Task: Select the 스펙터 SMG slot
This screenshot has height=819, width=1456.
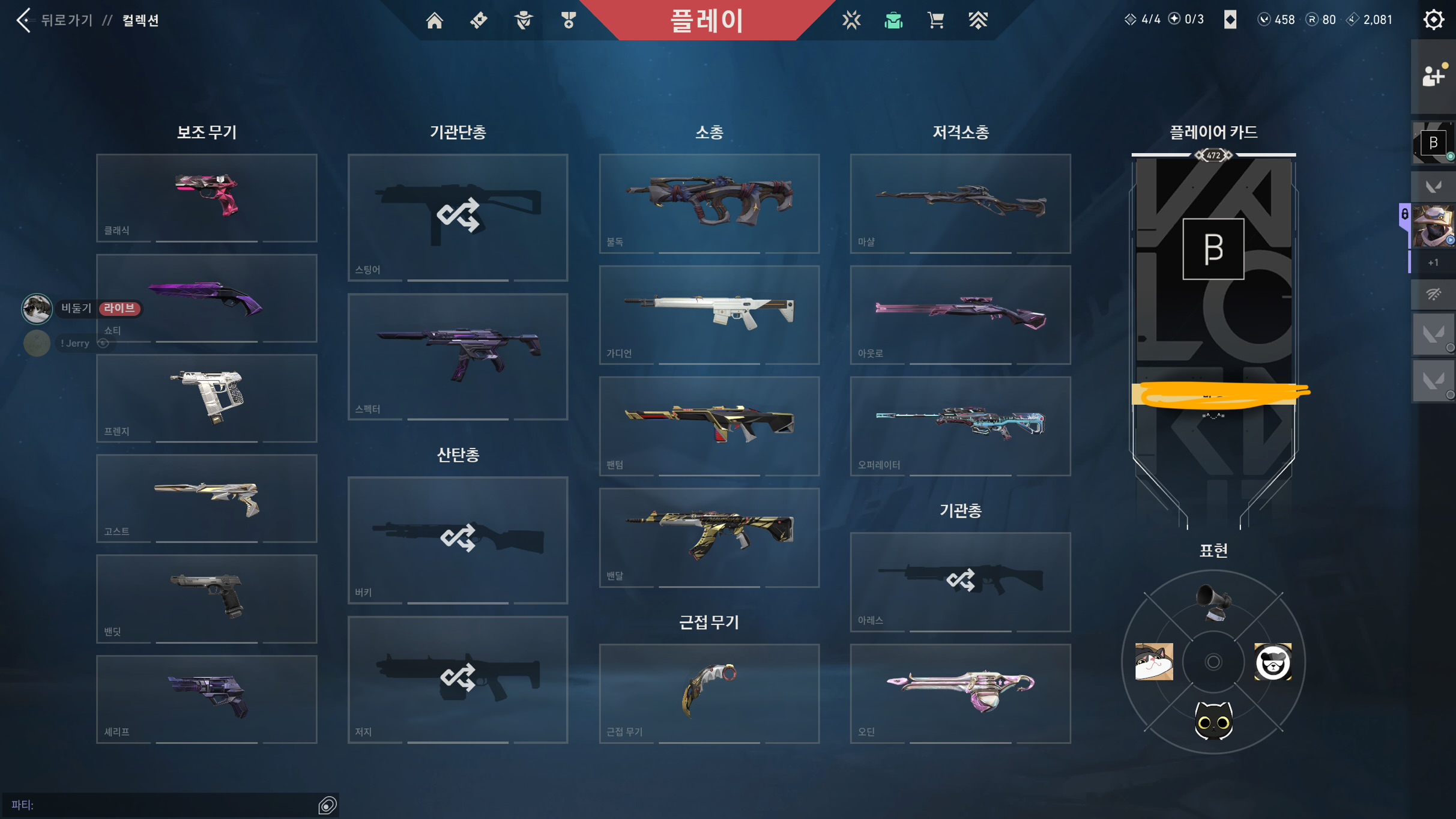Action: click(458, 357)
